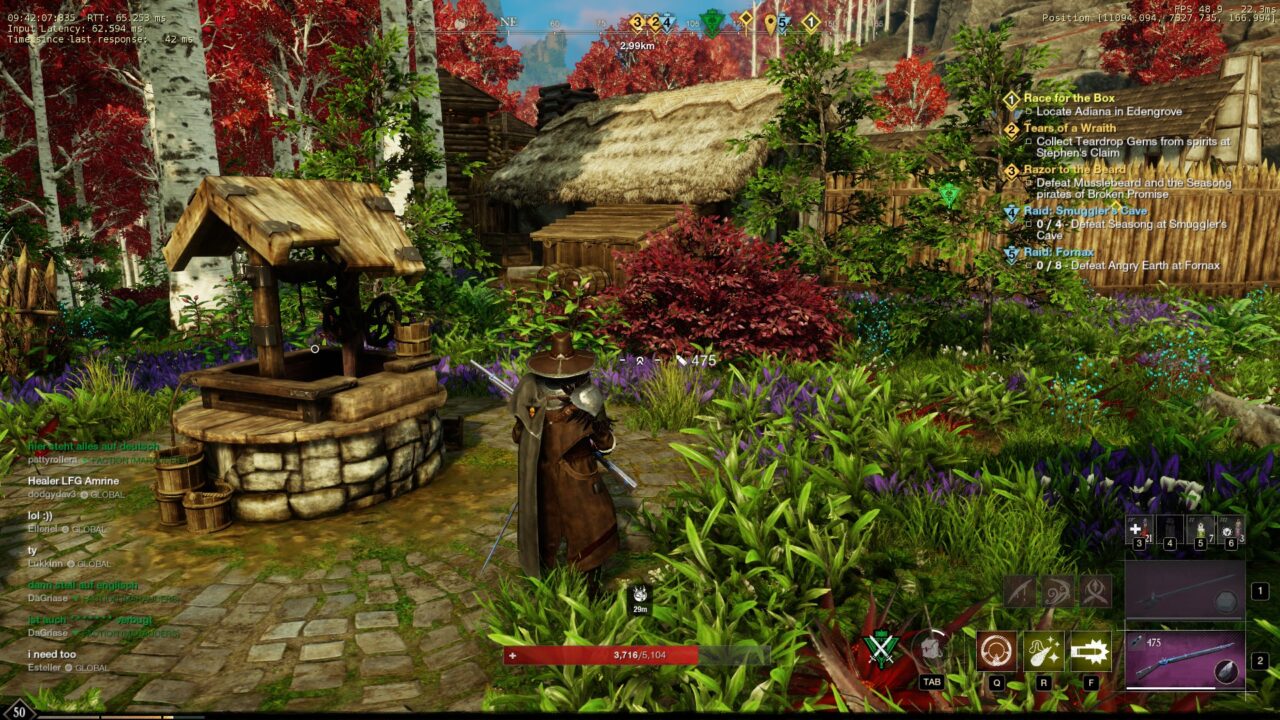The image size is (1280, 720).
Task: Activate the circular trap ability on Q
Action: (996, 651)
